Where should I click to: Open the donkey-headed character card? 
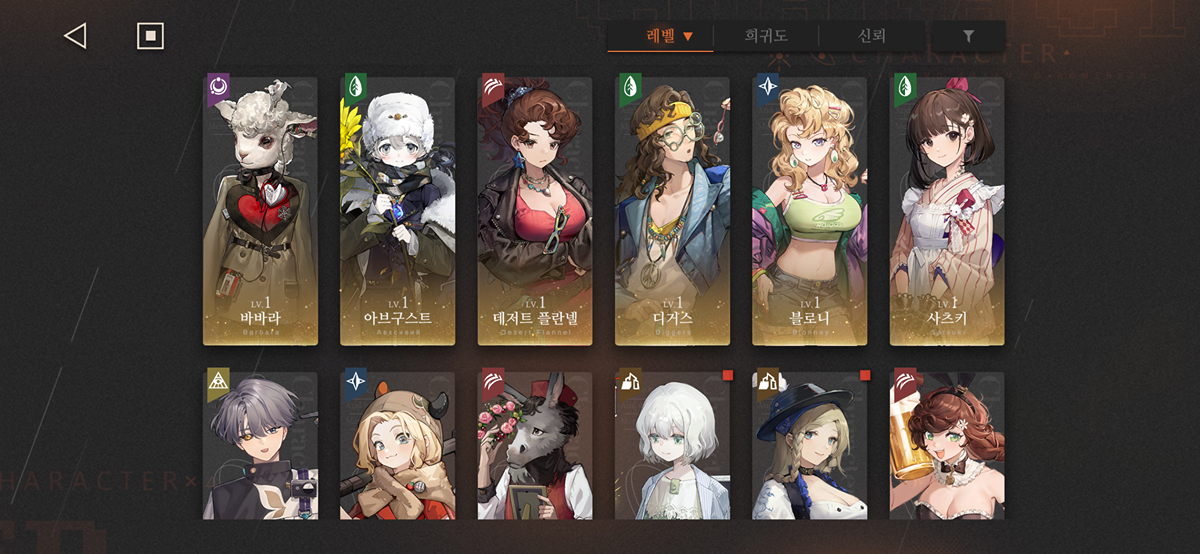pyautogui.click(x=535, y=446)
